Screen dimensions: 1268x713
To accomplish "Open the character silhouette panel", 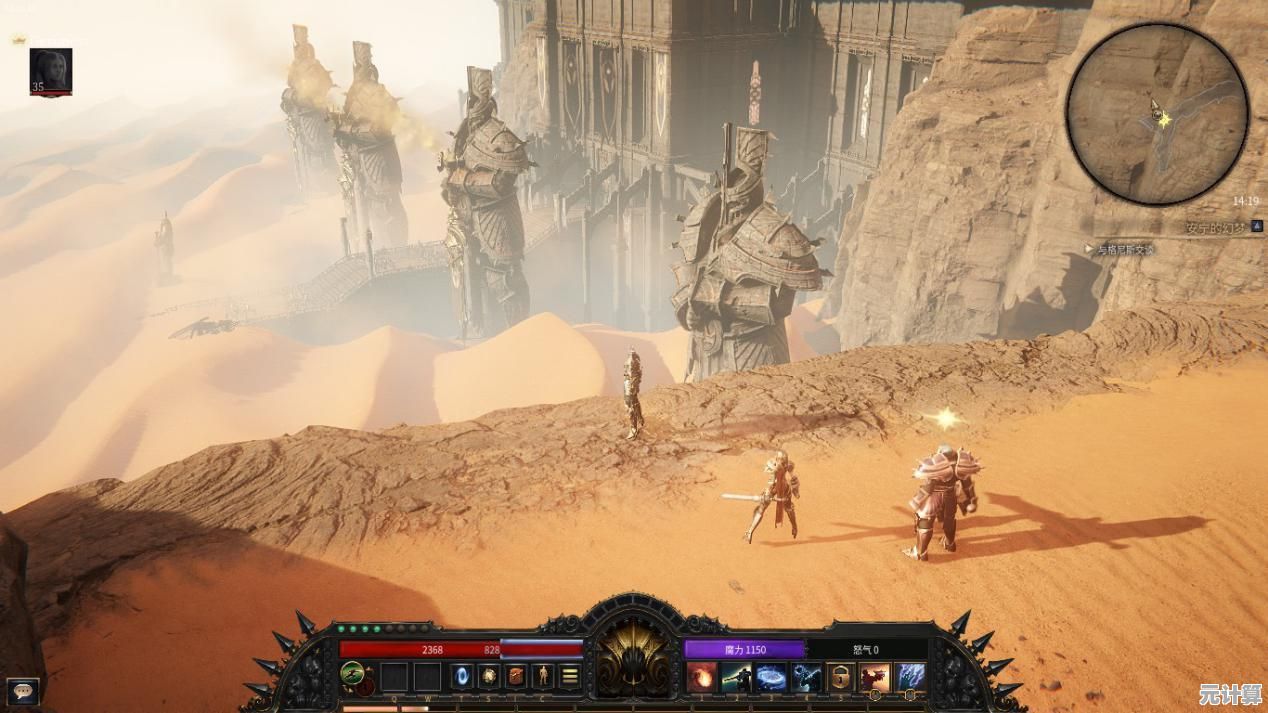I will tap(543, 676).
